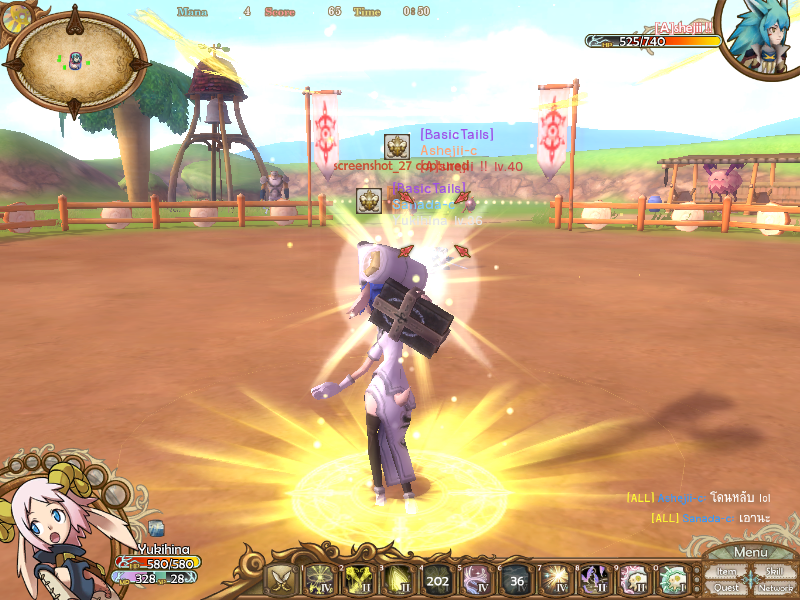Screen dimensions: 800x600
Task: Use the green ring skill in slot 0
Action: click(x=672, y=579)
